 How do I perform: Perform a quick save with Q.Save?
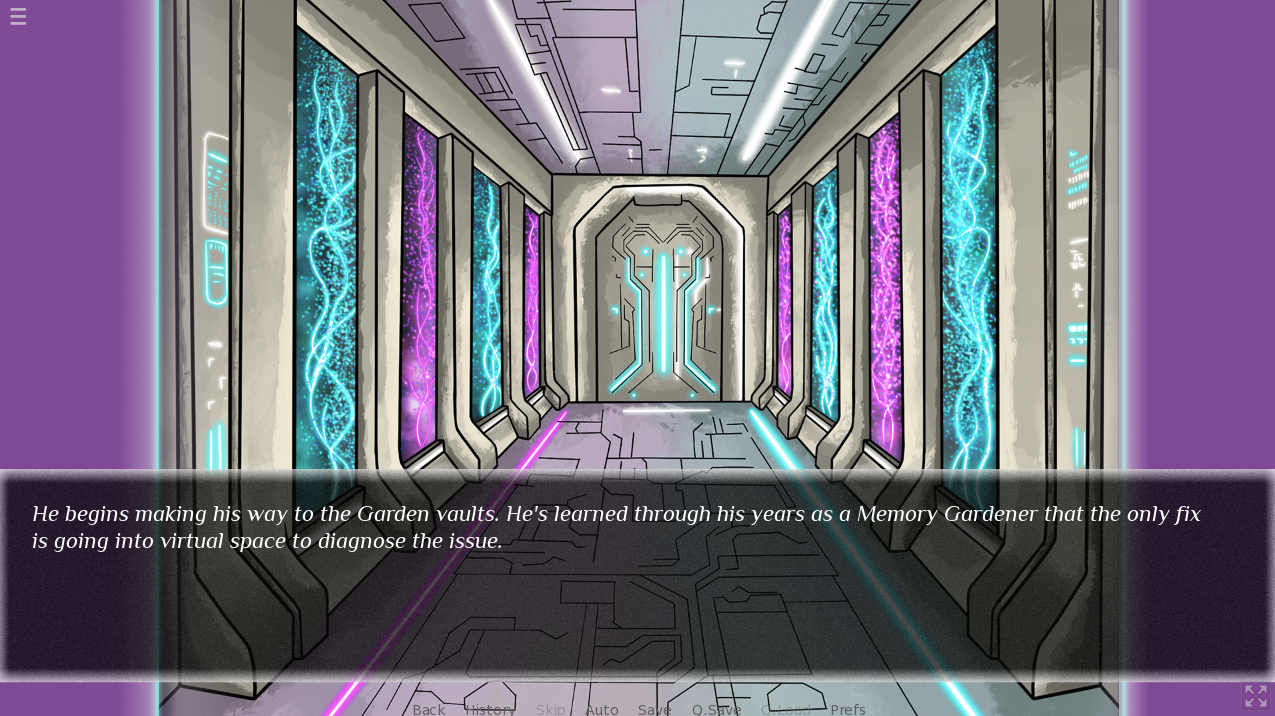[x=716, y=709]
